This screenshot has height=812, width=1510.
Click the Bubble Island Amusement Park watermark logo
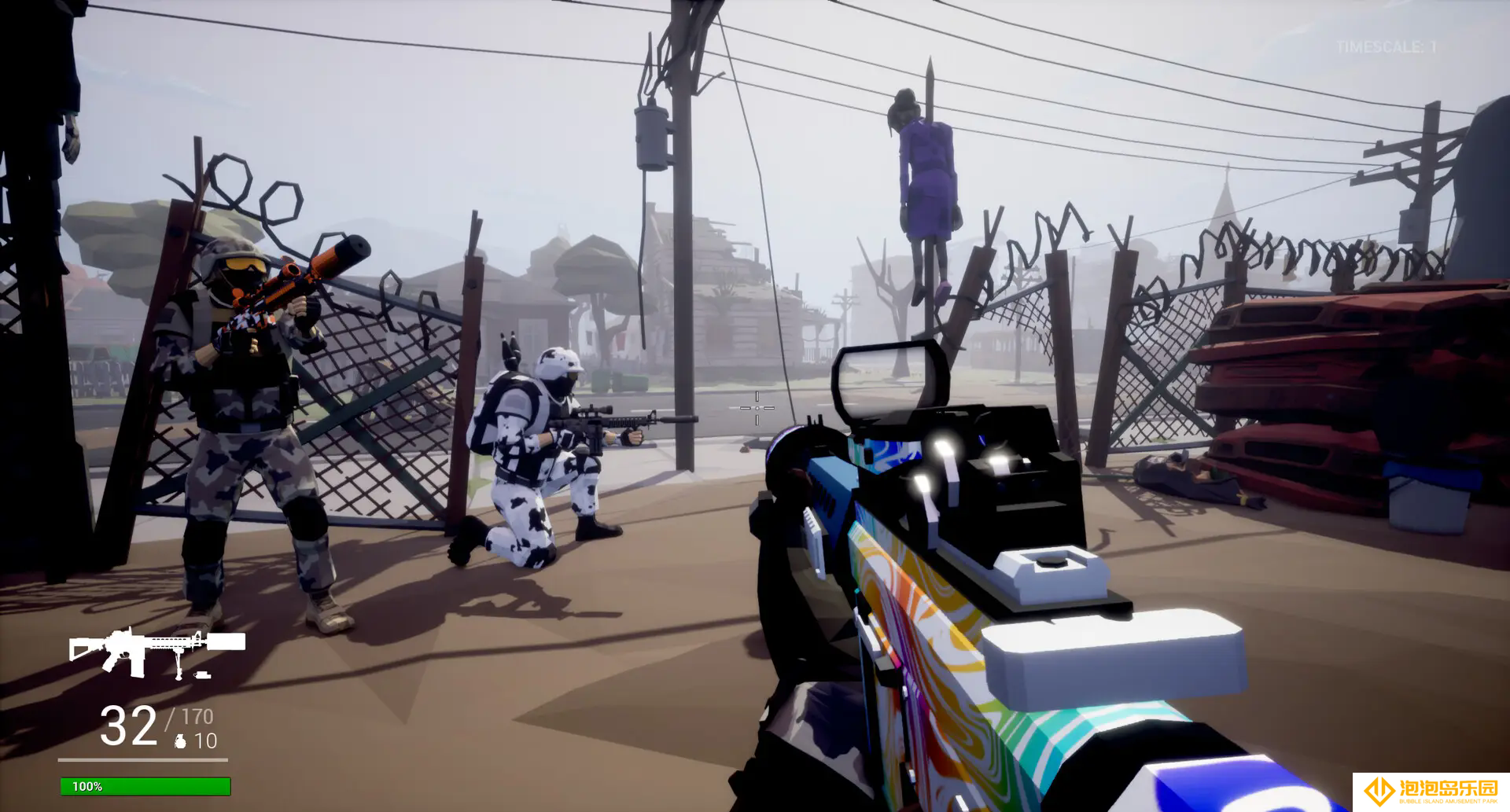click(1430, 791)
